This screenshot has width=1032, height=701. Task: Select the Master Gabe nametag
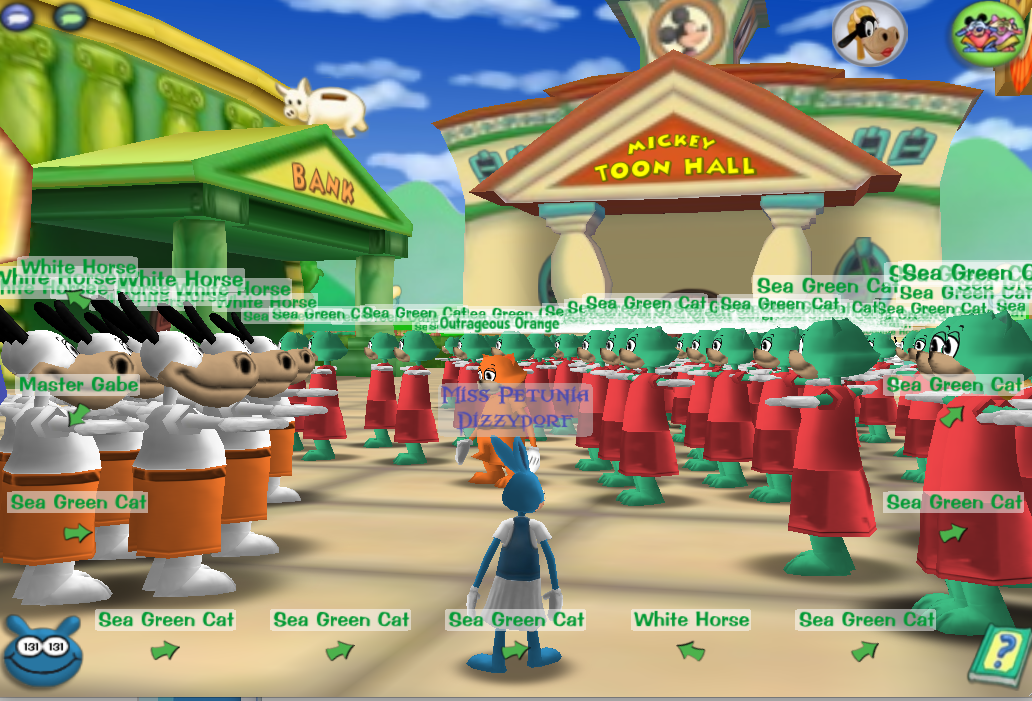[78, 385]
